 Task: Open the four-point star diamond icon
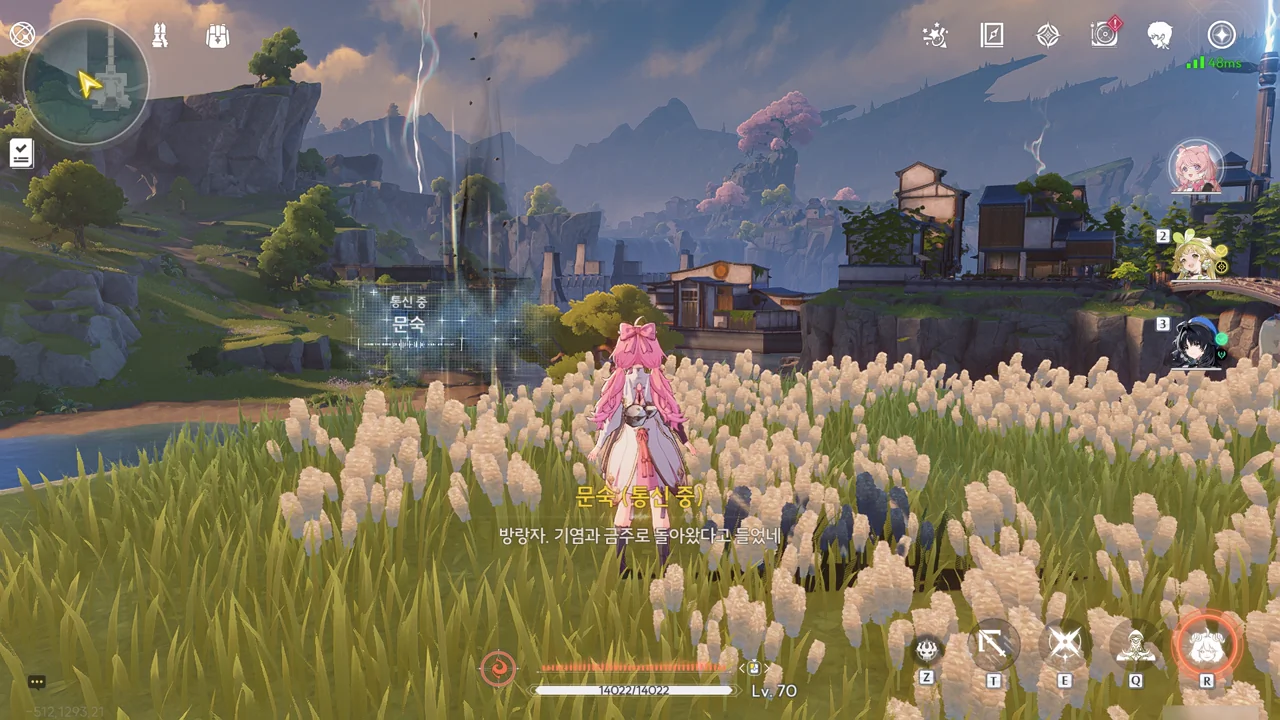coord(1047,36)
